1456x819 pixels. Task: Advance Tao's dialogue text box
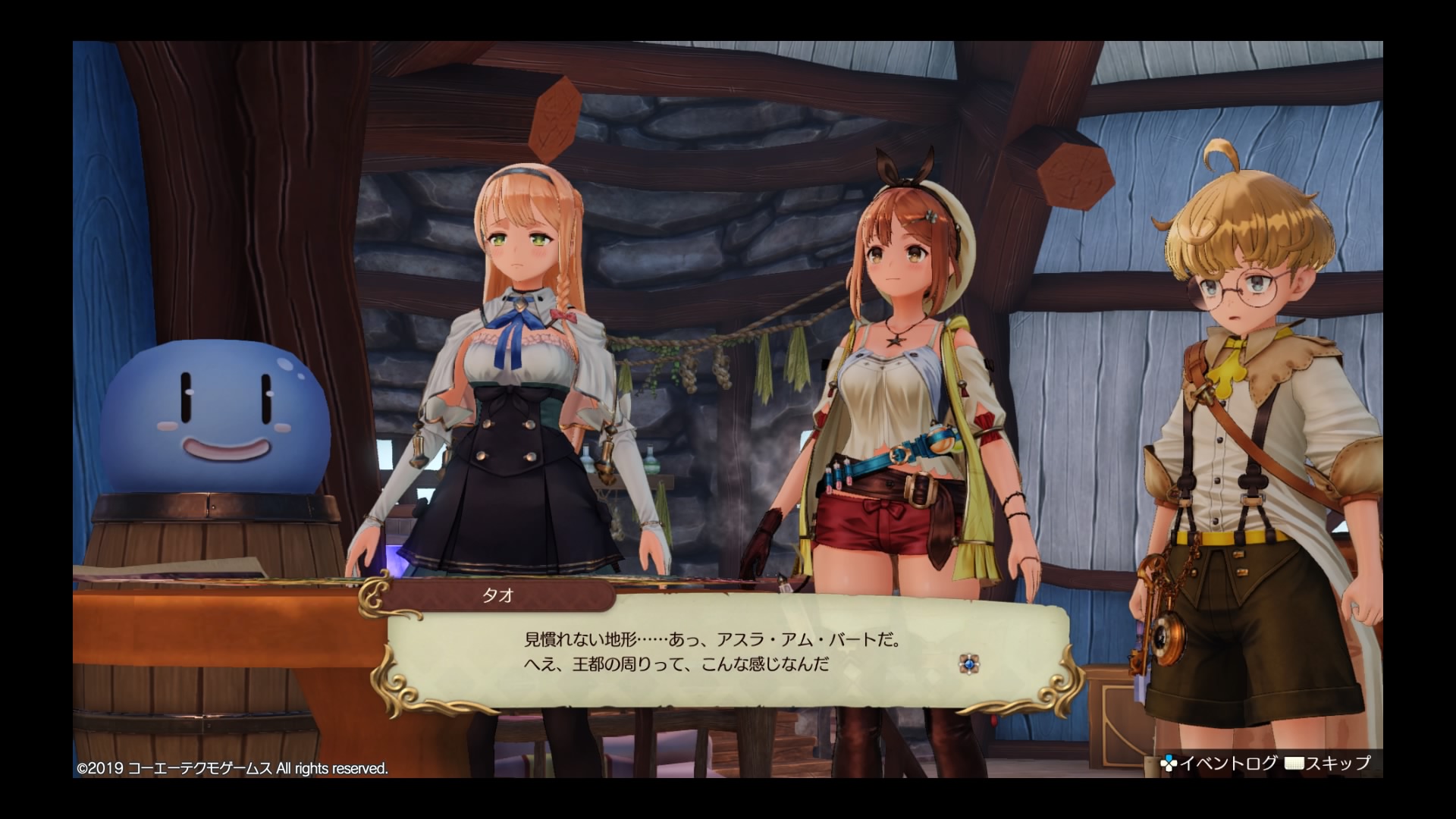point(726,653)
